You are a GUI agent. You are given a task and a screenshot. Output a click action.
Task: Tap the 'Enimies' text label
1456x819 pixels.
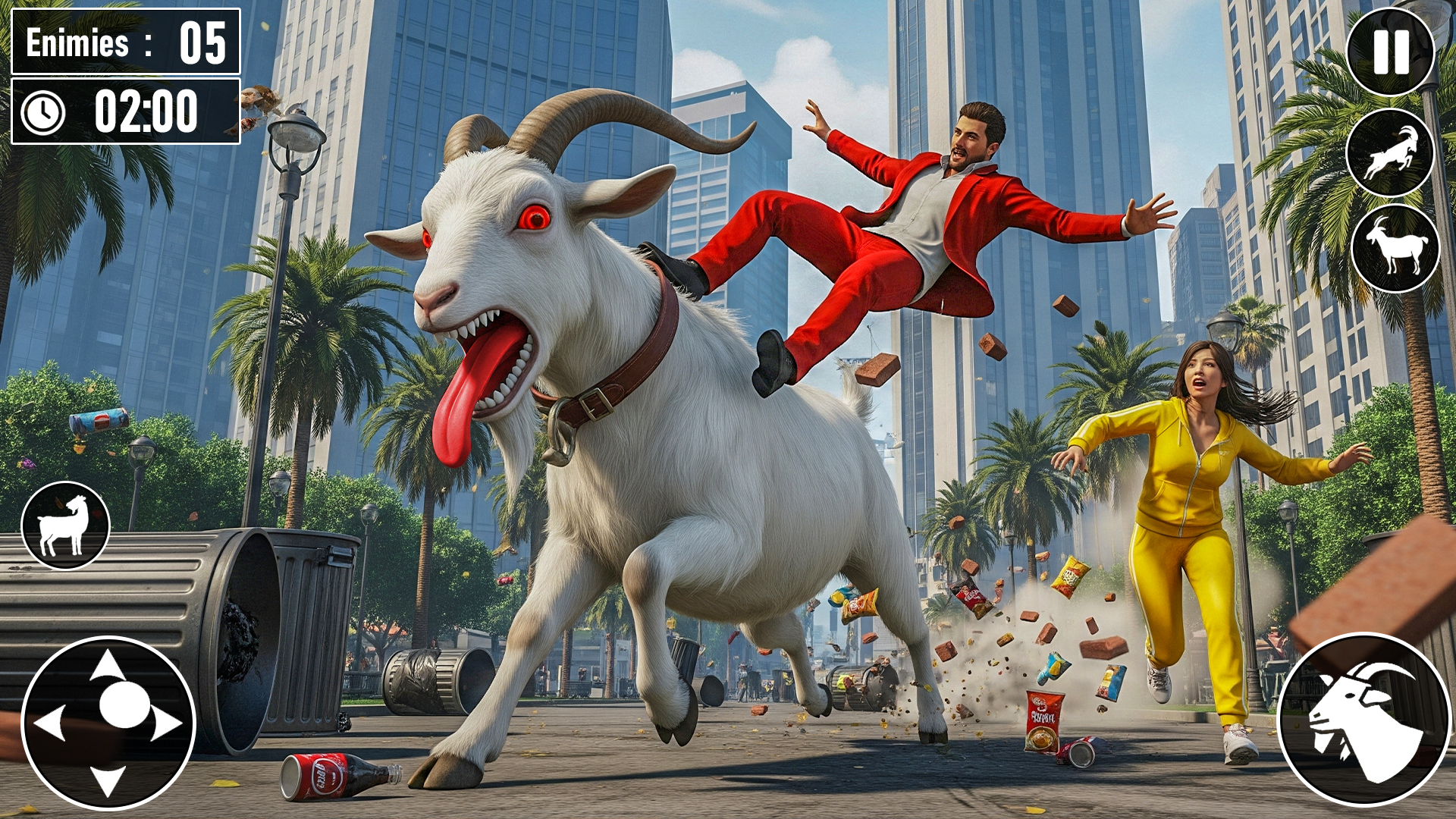[76, 42]
